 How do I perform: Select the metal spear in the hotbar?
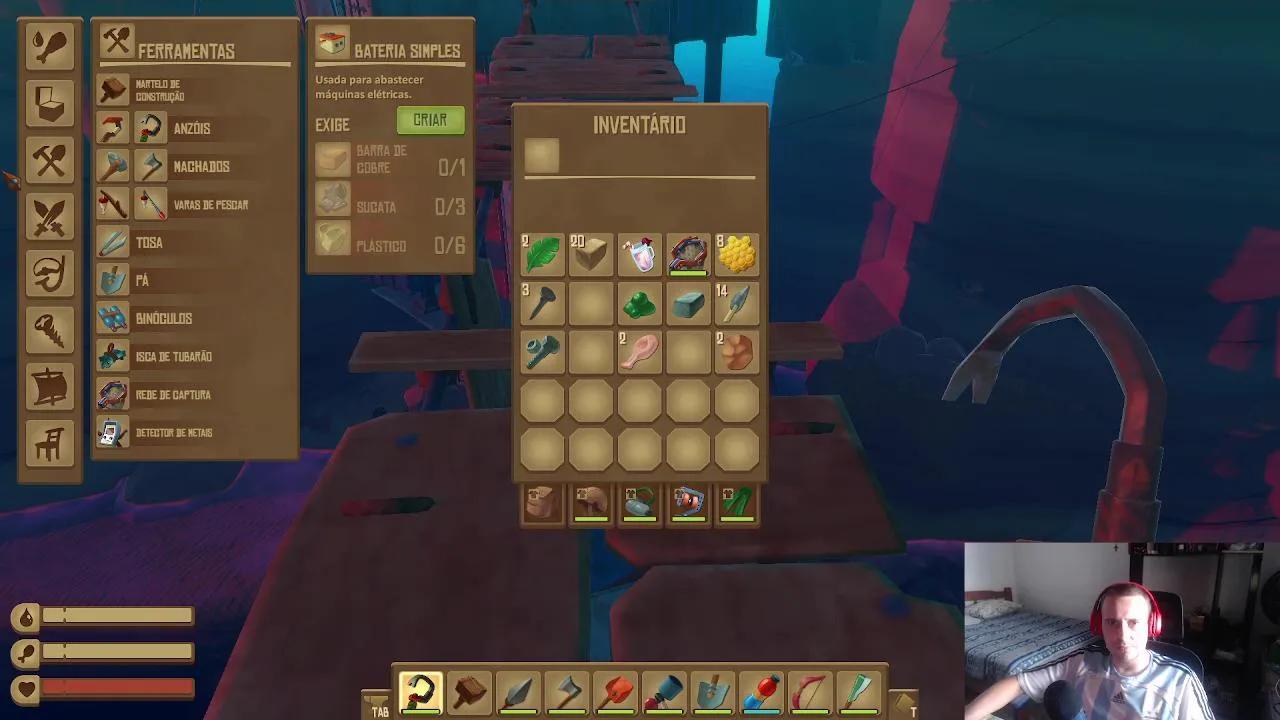click(x=519, y=691)
